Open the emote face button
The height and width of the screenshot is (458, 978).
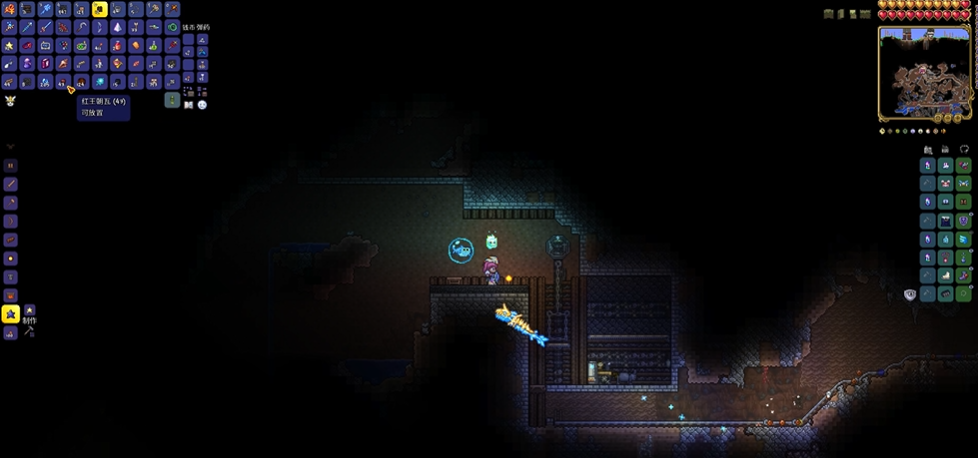click(202, 104)
